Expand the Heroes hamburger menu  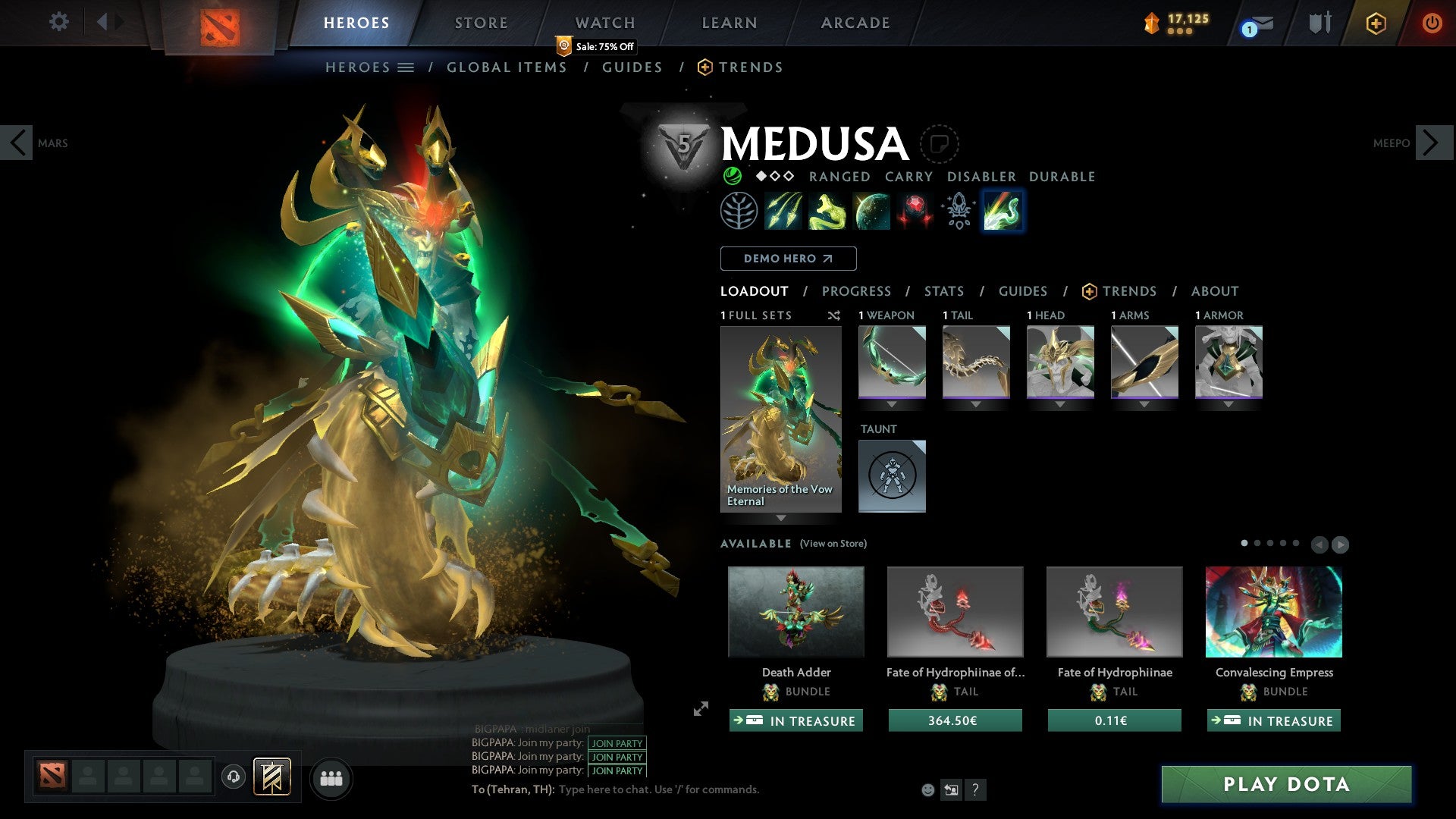click(x=406, y=67)
